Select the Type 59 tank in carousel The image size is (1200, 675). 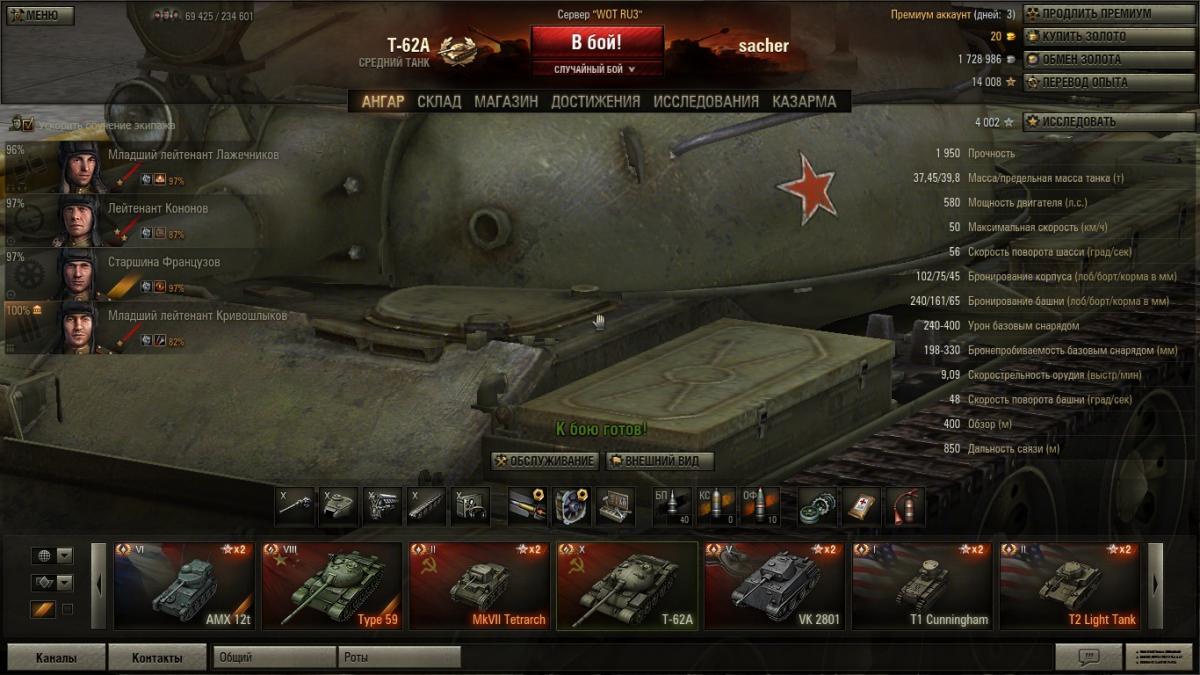point(331,586)
